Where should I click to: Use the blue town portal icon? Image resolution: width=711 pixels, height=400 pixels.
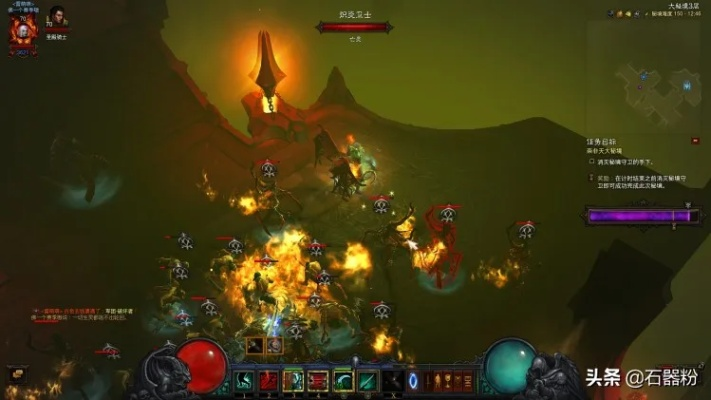(412, 380)
